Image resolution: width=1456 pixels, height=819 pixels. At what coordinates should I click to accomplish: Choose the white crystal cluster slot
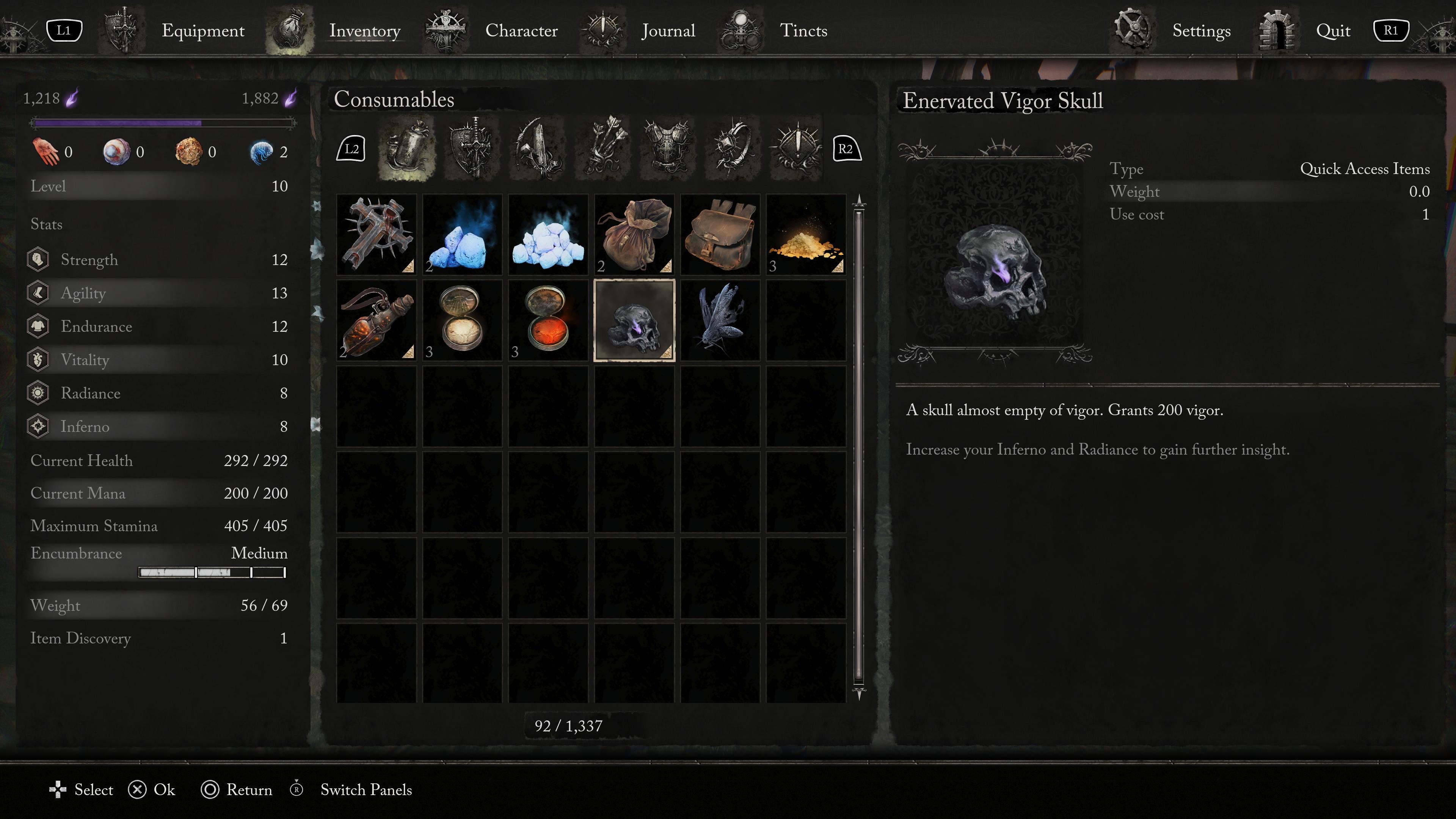click(548, 235)
